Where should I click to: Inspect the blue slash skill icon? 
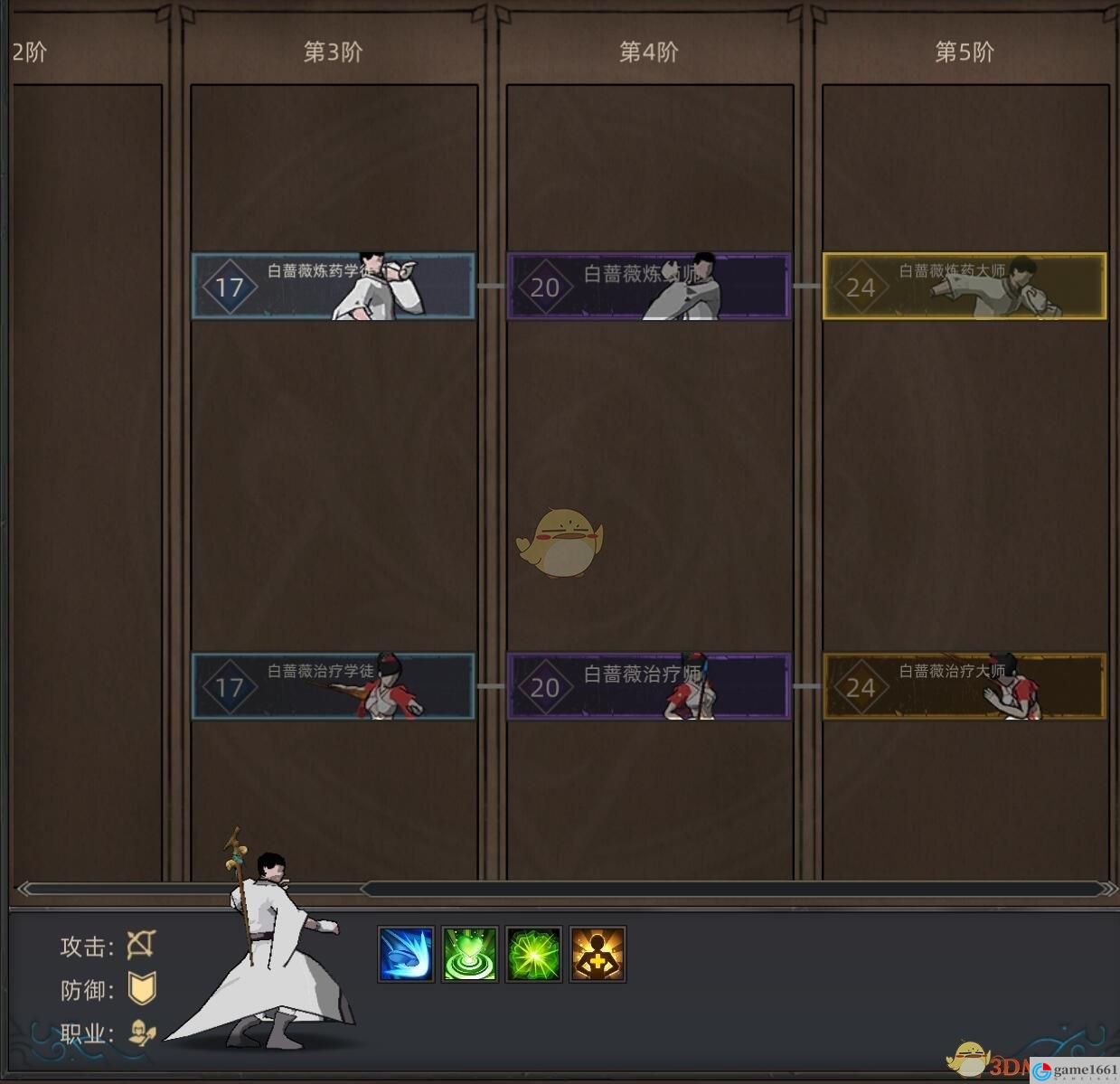(405, 954)
